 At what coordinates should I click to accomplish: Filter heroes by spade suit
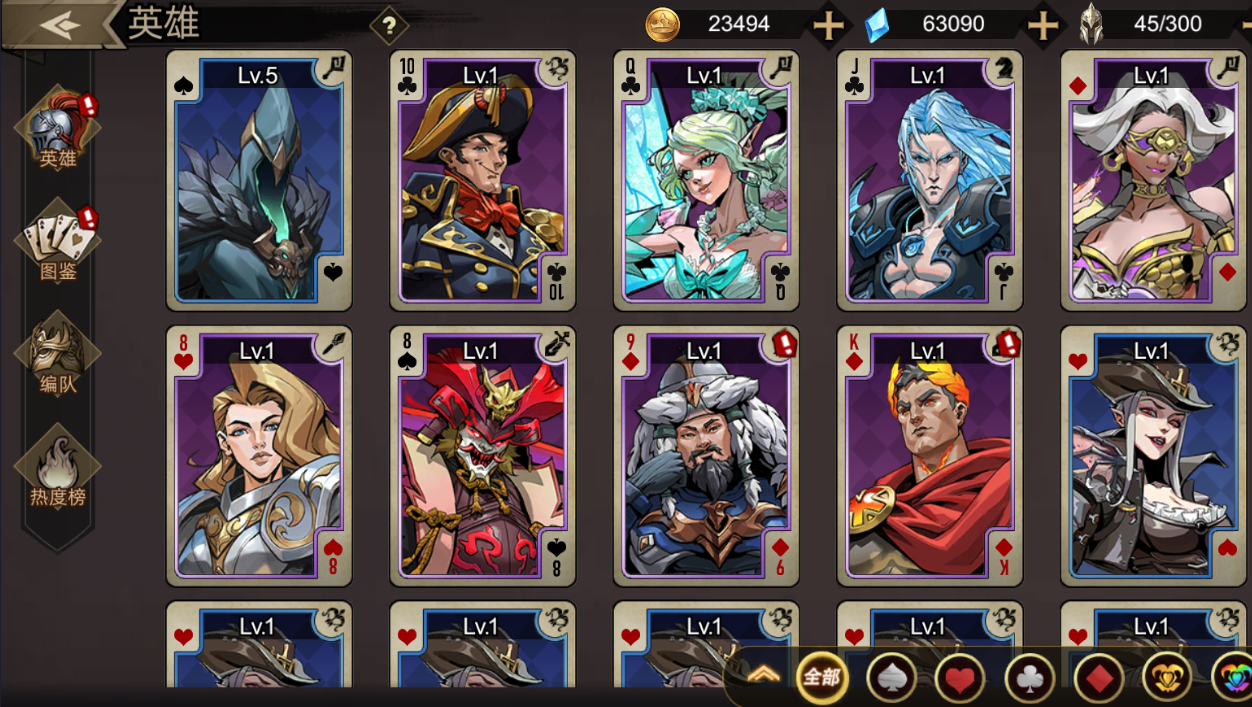pyautogui.click(x=891, y=678)
